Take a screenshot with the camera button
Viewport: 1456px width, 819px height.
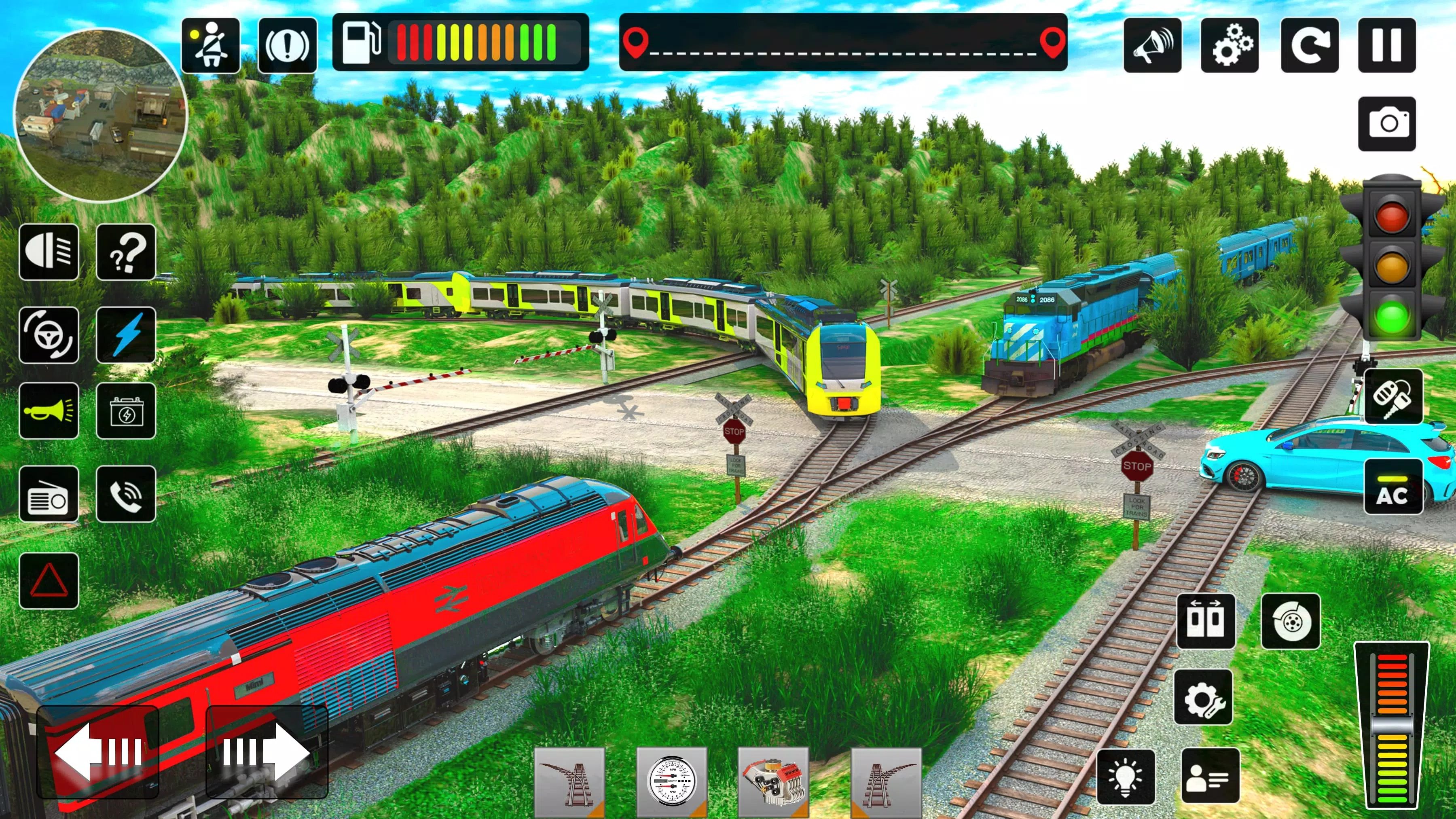[x=1386, y=123]
